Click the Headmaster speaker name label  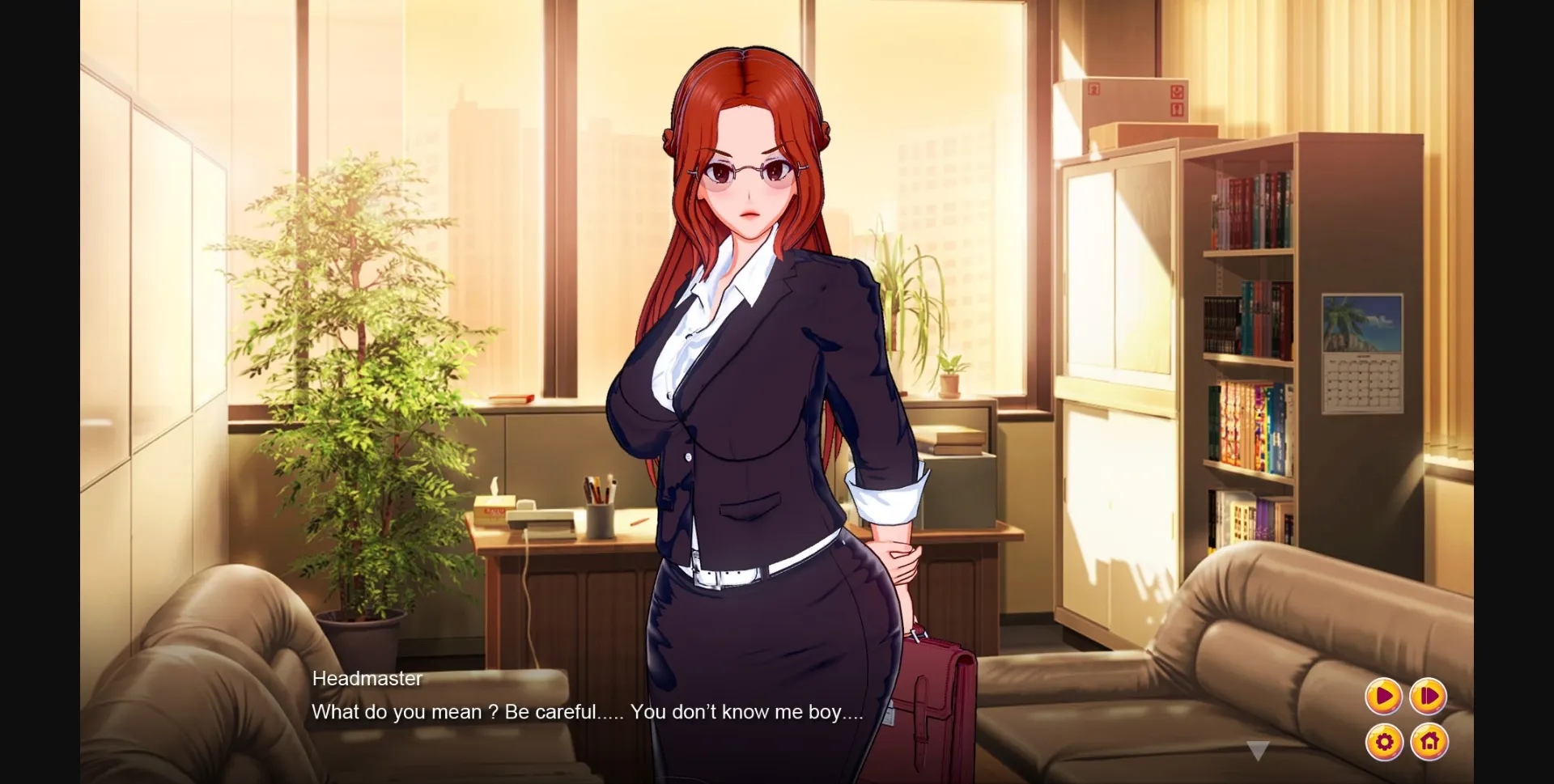367,679
